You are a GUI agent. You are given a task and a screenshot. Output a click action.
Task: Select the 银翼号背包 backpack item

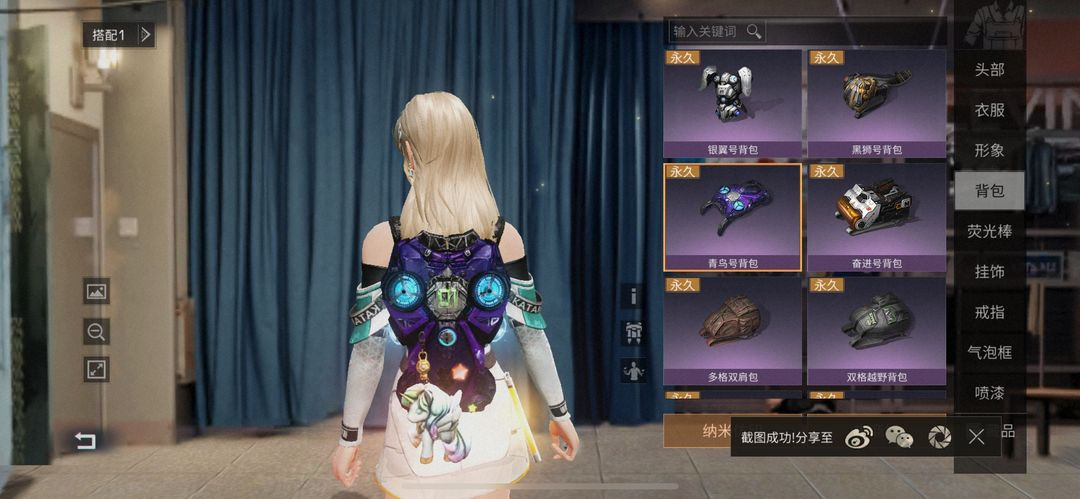pyautogui.click(x=733, y=104)
